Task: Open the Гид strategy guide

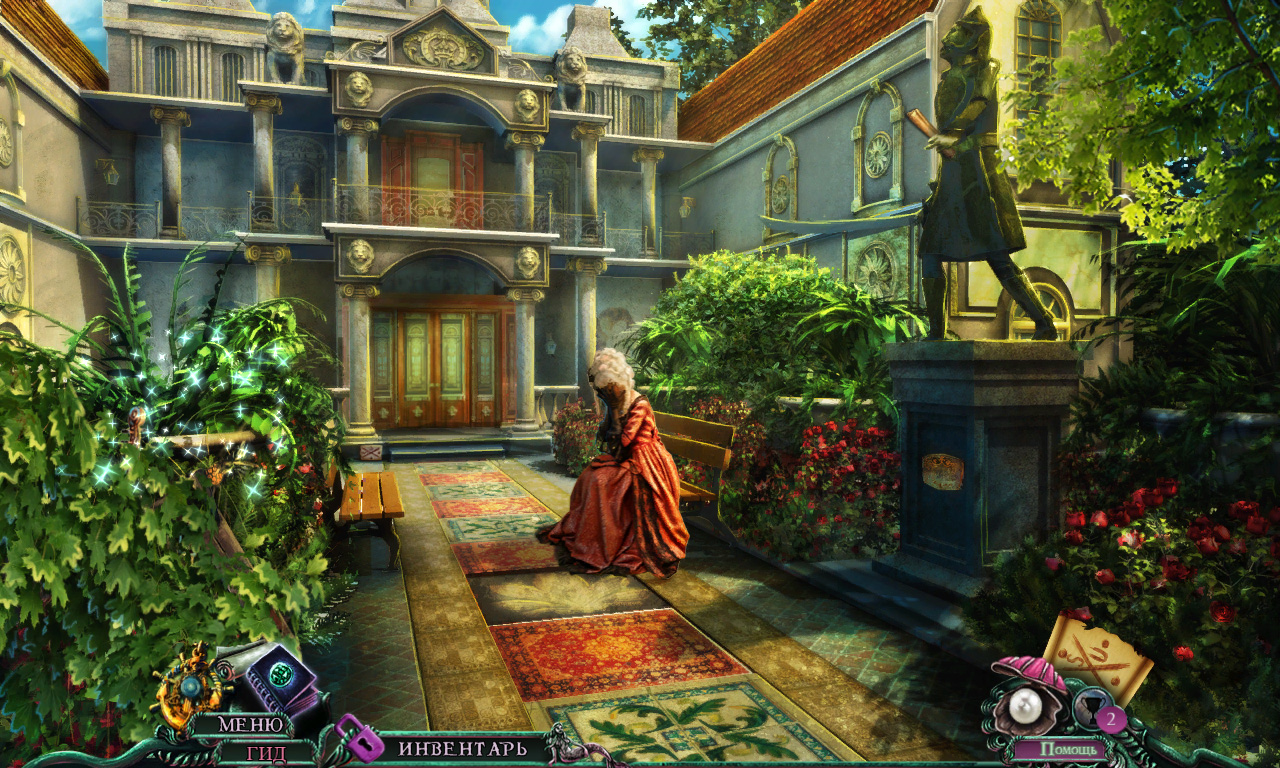Action: [266, 753]
